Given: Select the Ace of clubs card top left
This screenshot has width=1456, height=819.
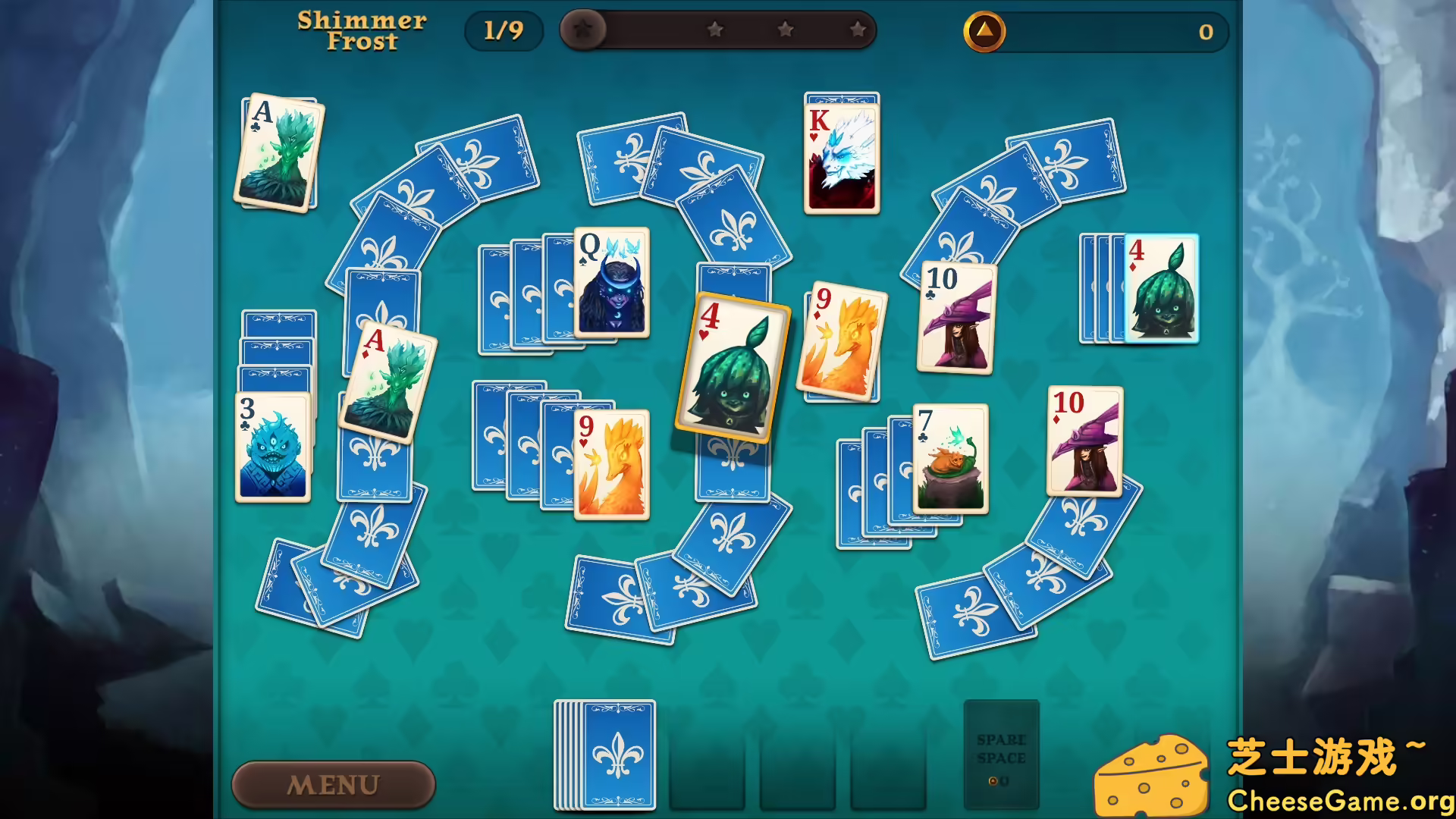Looking at the screenshot, I should pyautogui.click(x=279, y=152).
